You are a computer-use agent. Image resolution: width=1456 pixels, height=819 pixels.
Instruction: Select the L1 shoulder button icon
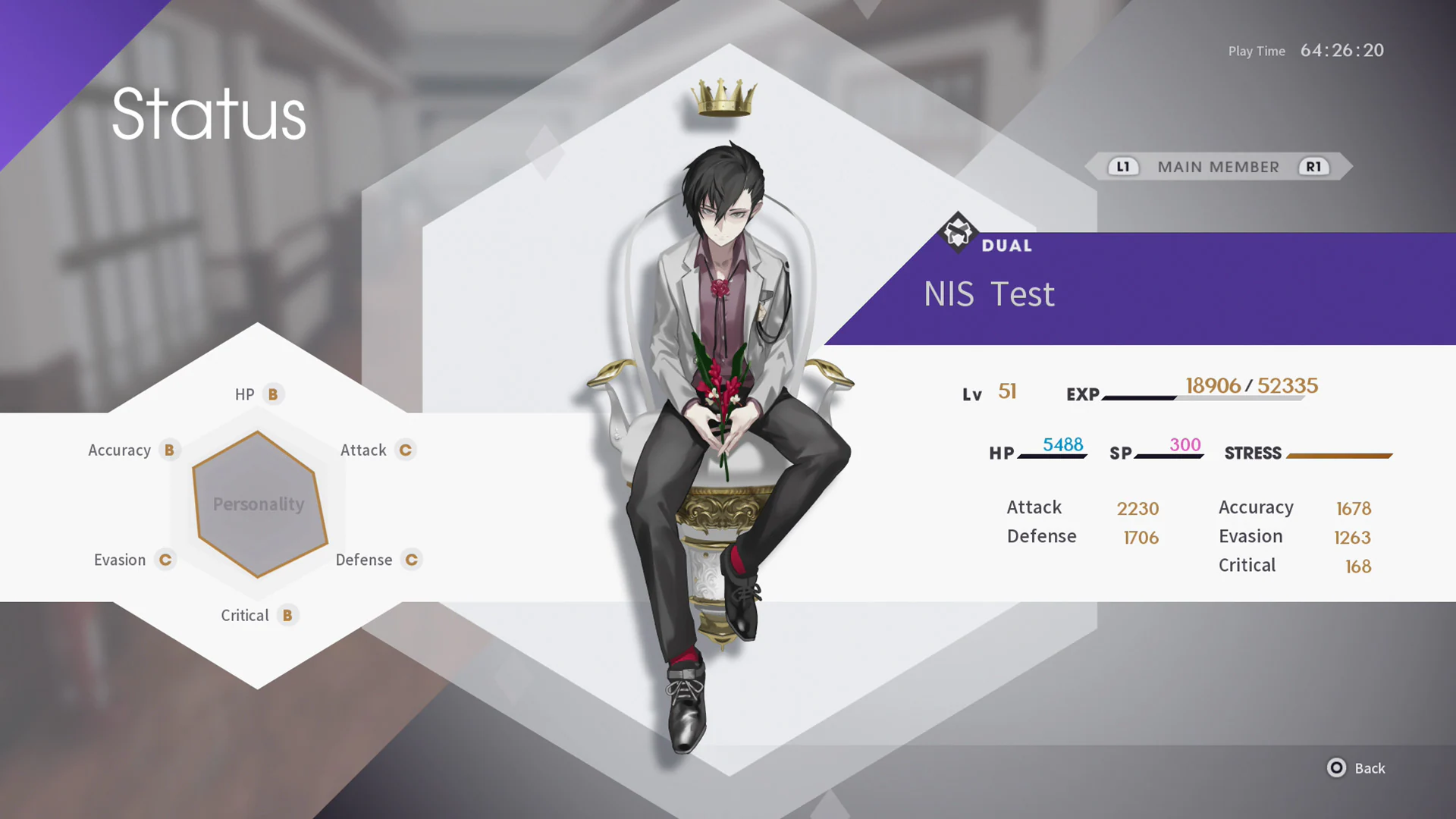click(x=1123, y=167)
